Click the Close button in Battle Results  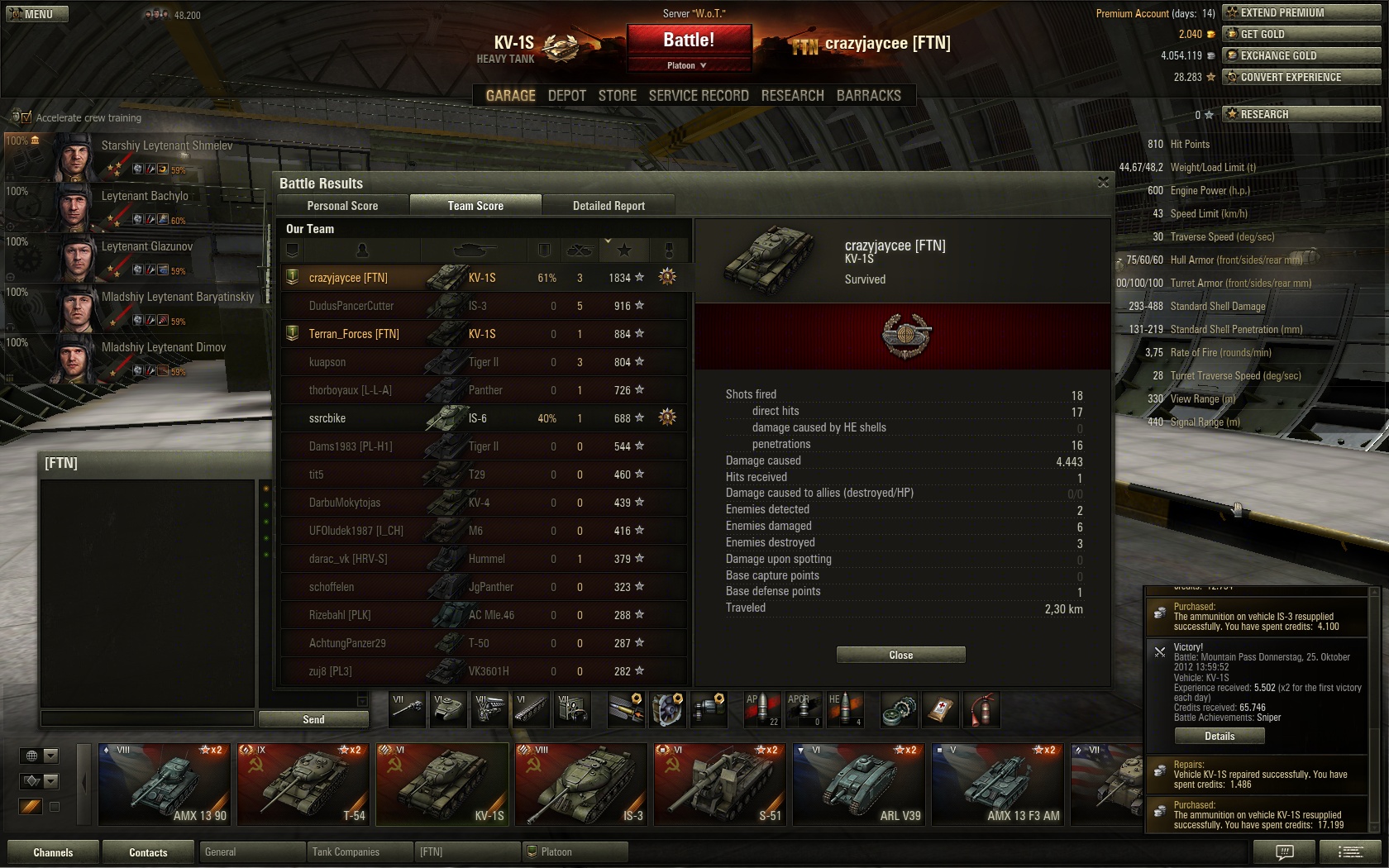click(x=900, y=655)
